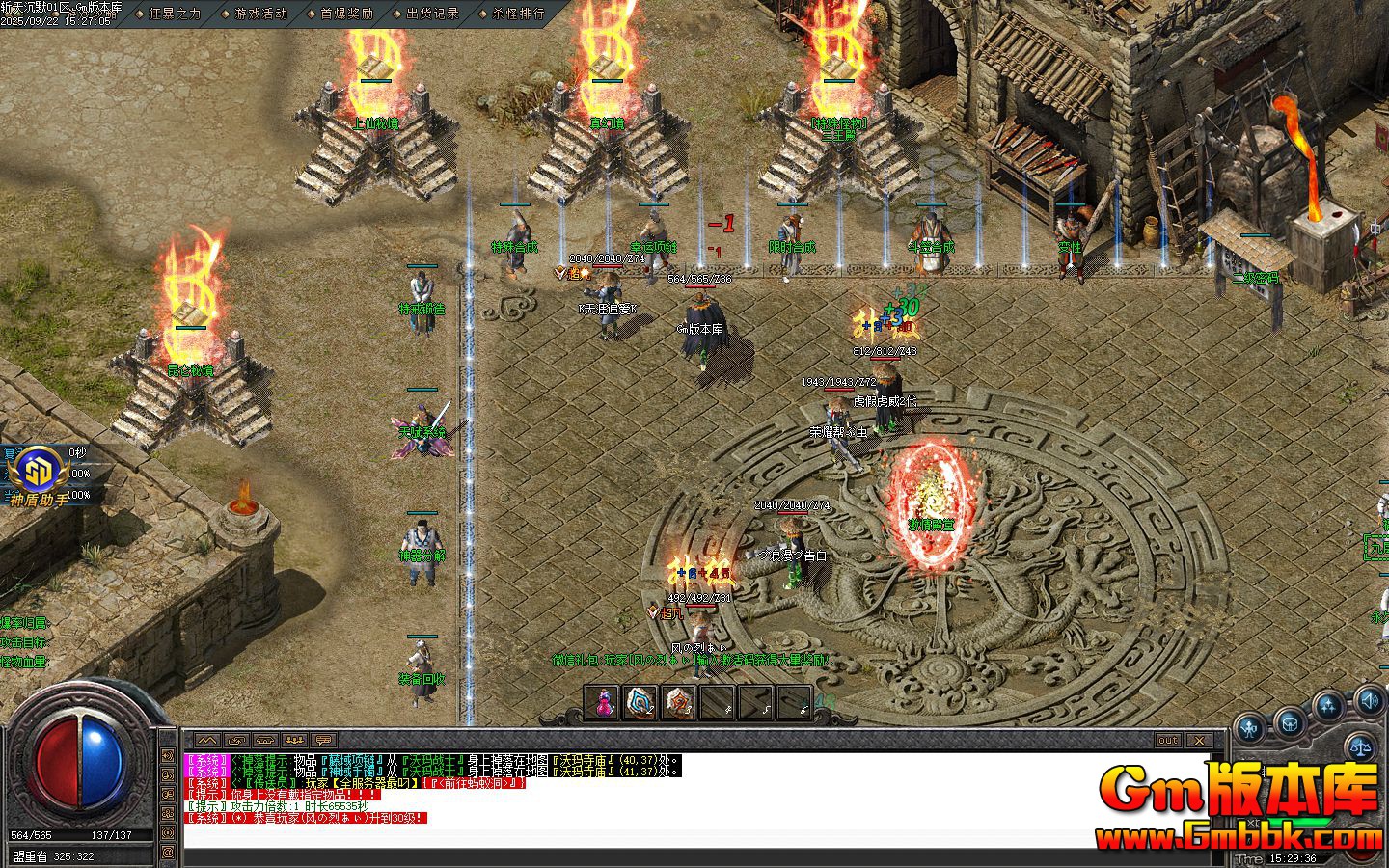1389x868 pixels.
Task: Open the sparkles effects icon bottom right
Action: [1327, 702]
